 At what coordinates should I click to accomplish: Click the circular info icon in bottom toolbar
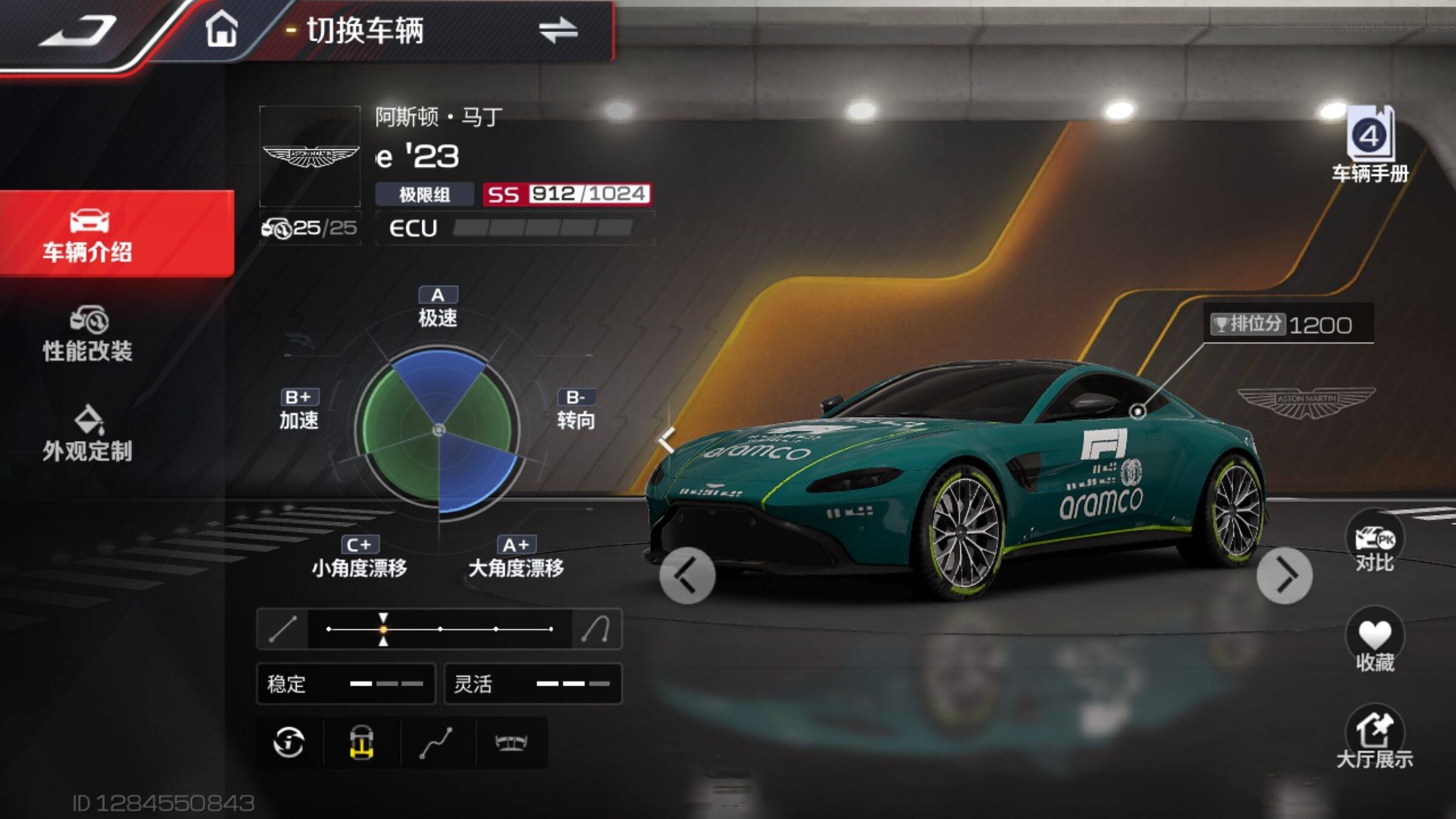coord(289,743)
